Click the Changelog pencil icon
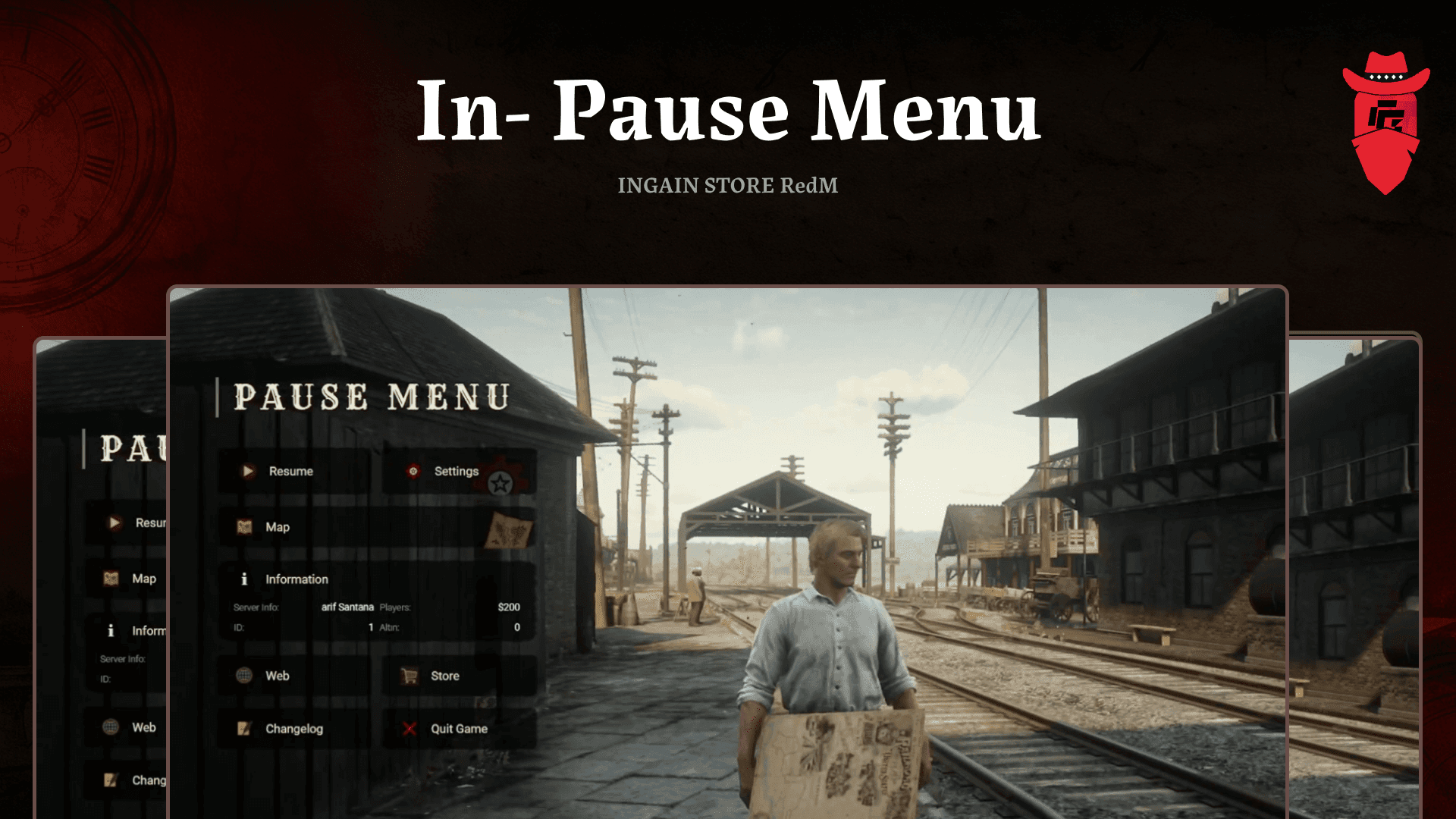 244,728
